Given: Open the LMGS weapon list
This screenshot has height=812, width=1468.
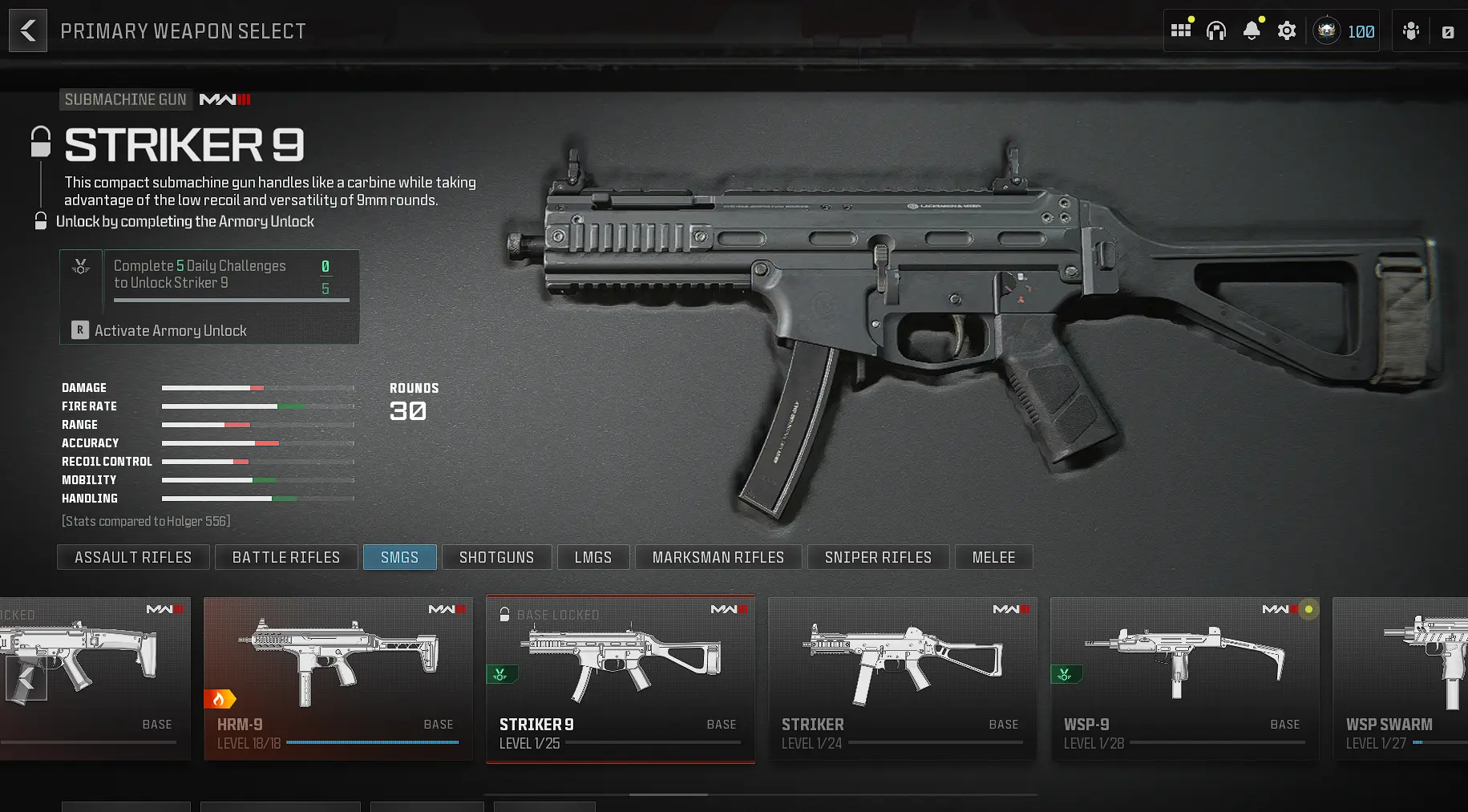Looking at the screenshot, I should click(593, 556).
